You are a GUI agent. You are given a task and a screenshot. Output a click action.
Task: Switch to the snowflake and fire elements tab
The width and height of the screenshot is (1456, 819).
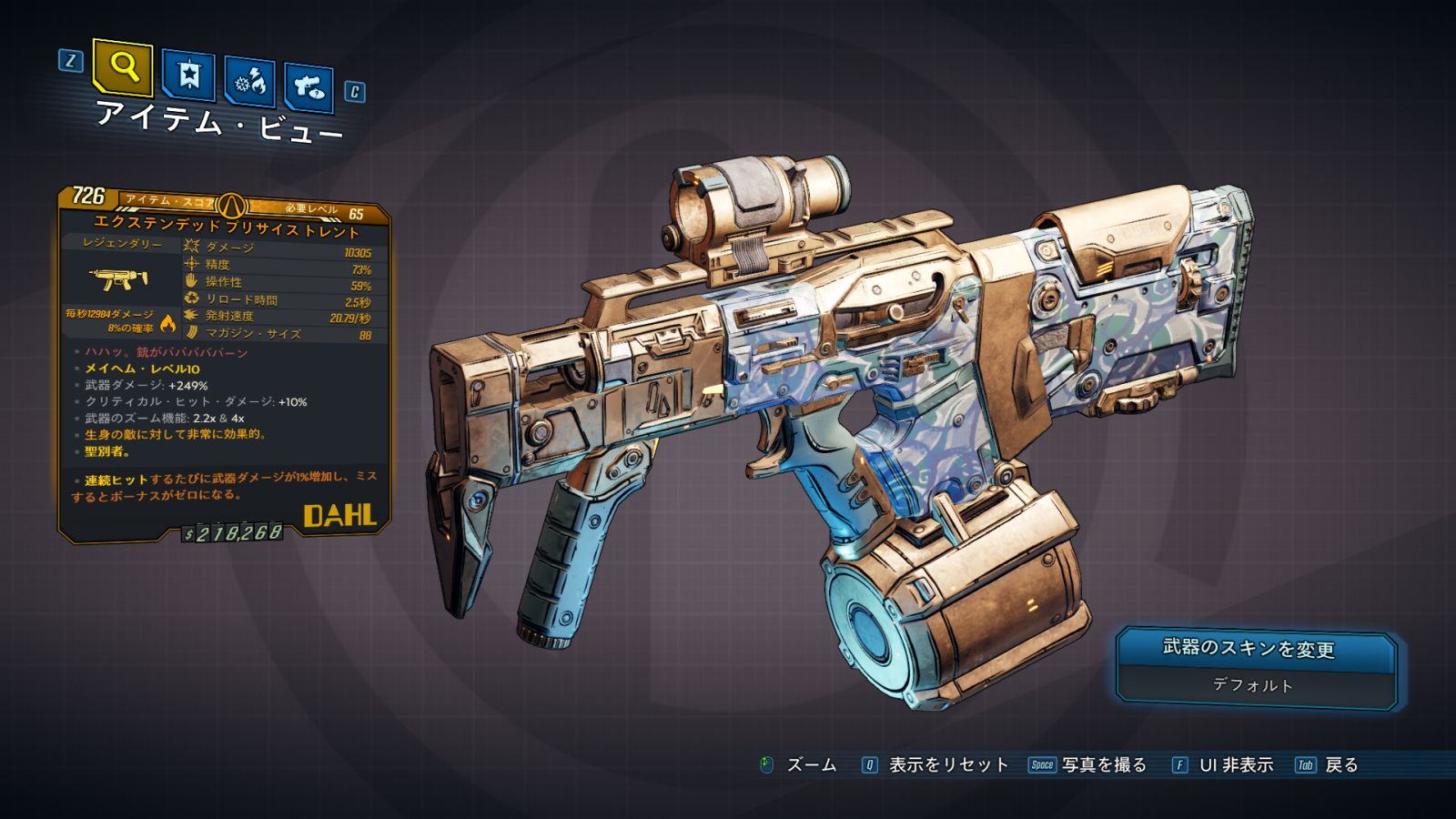[x=249, y=82]
